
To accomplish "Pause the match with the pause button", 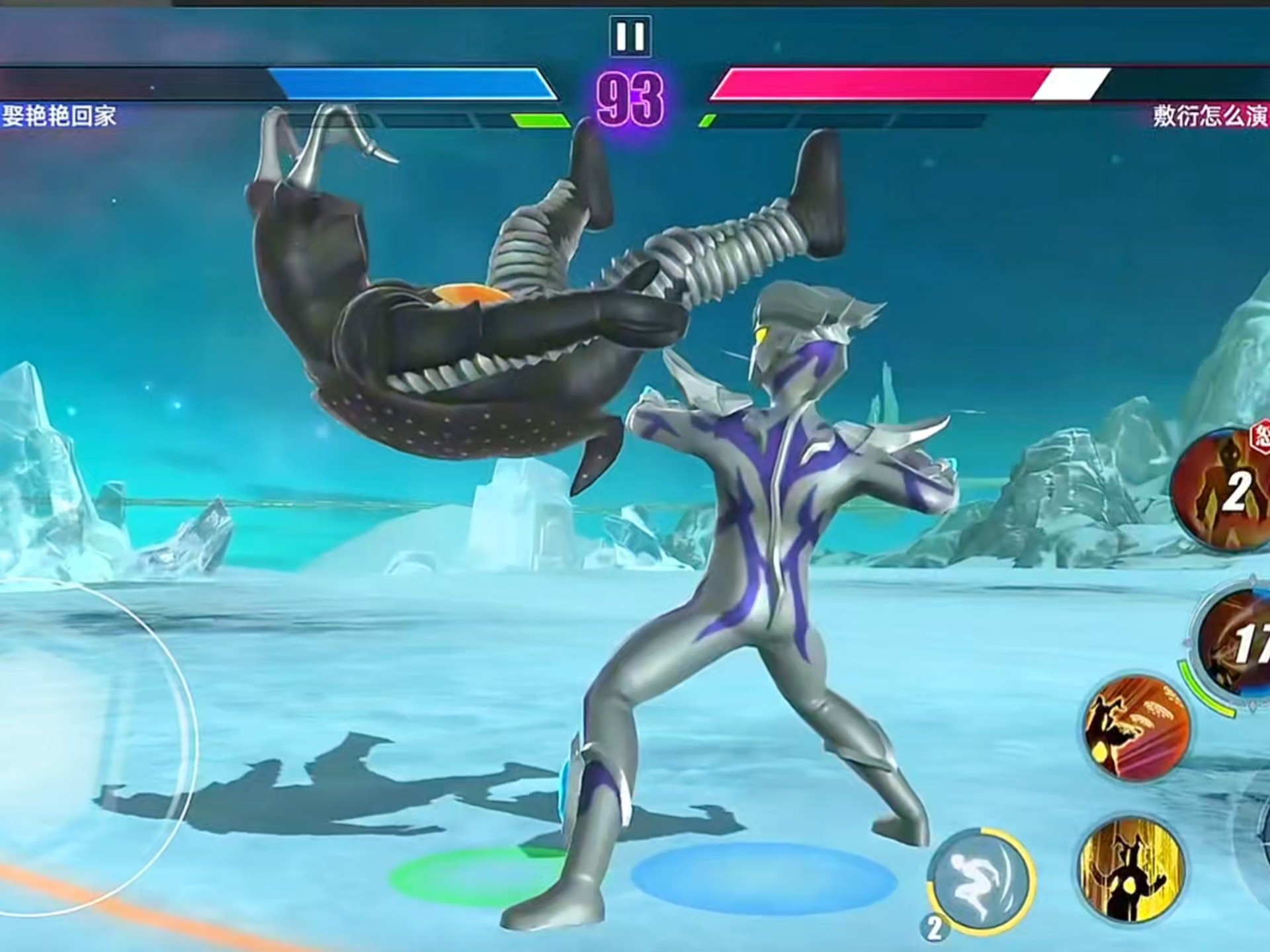I will tap(629, 36).
